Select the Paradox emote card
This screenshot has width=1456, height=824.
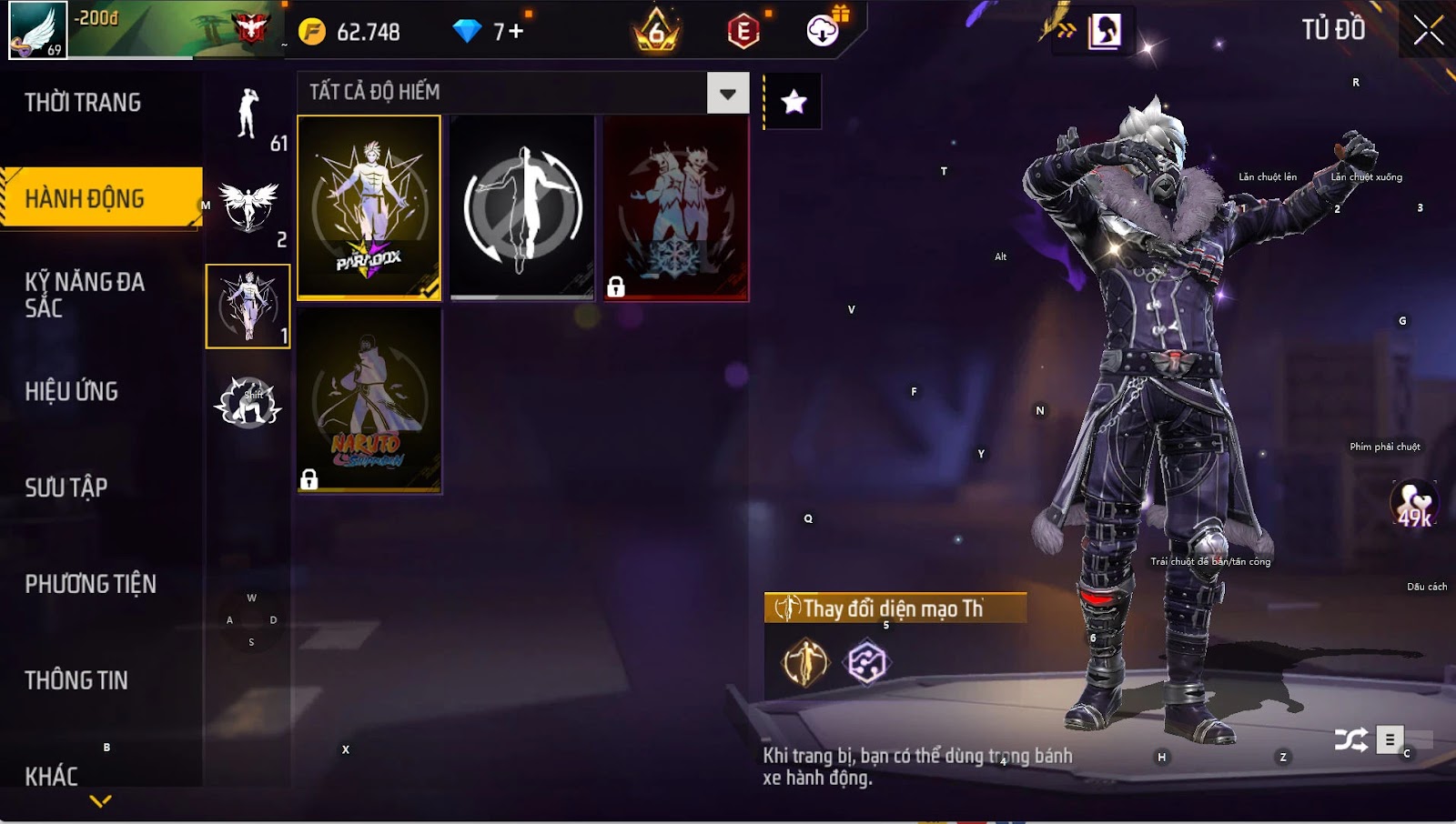369,206
